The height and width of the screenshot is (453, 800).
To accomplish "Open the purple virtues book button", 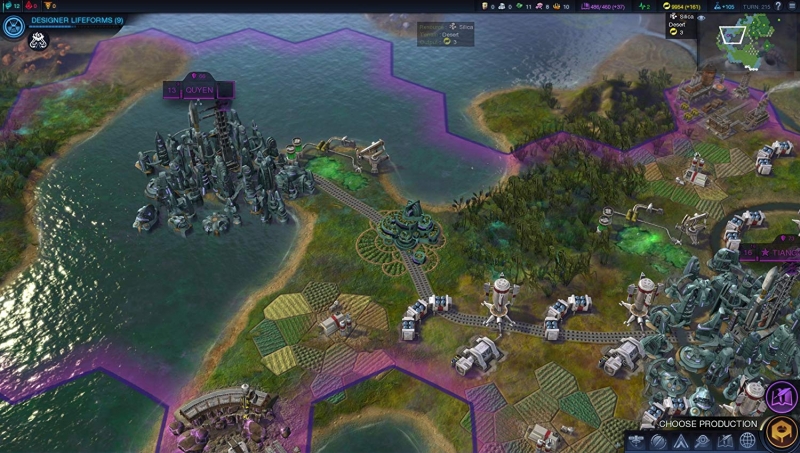I will (x=781, y=397).
